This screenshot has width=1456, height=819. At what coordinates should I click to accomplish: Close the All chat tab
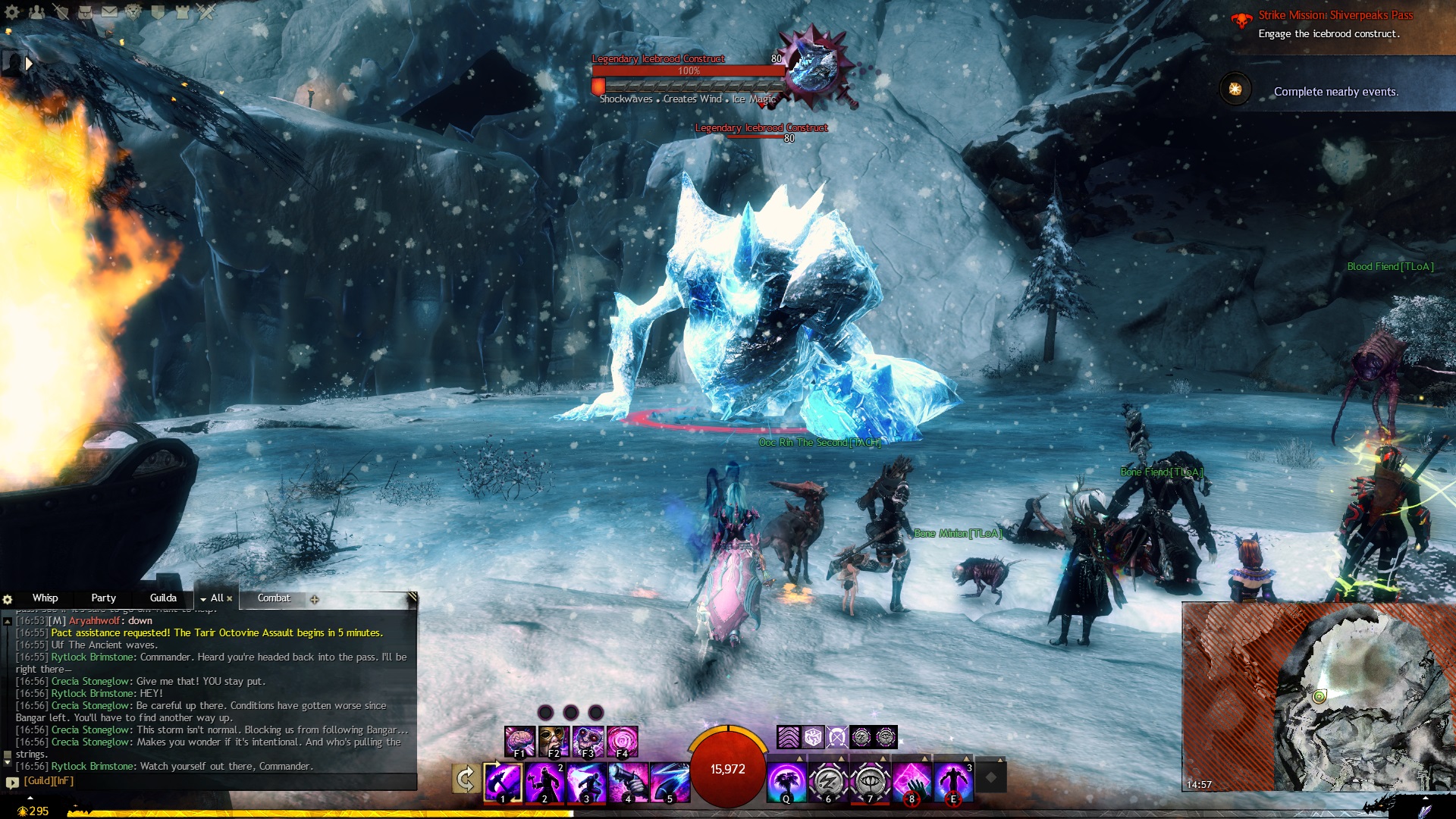click(230, 599)
